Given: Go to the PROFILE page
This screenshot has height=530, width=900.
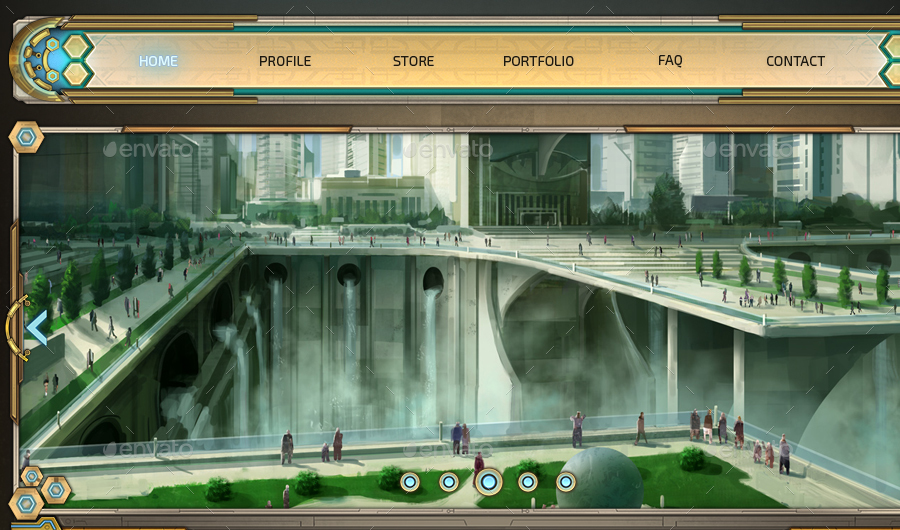Looking at the screenshot, I should 285,61.
